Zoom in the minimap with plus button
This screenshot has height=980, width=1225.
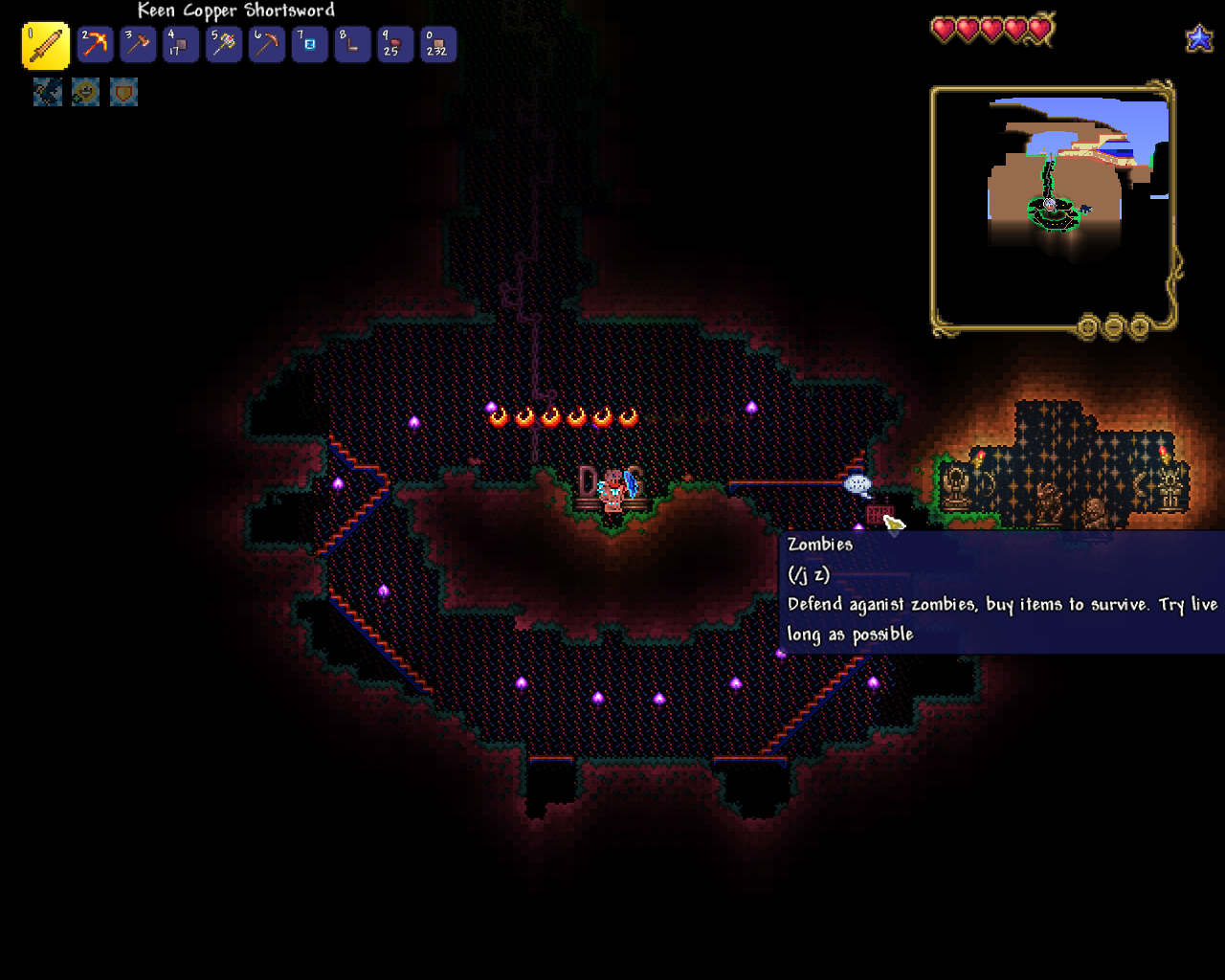(1139, 327)
